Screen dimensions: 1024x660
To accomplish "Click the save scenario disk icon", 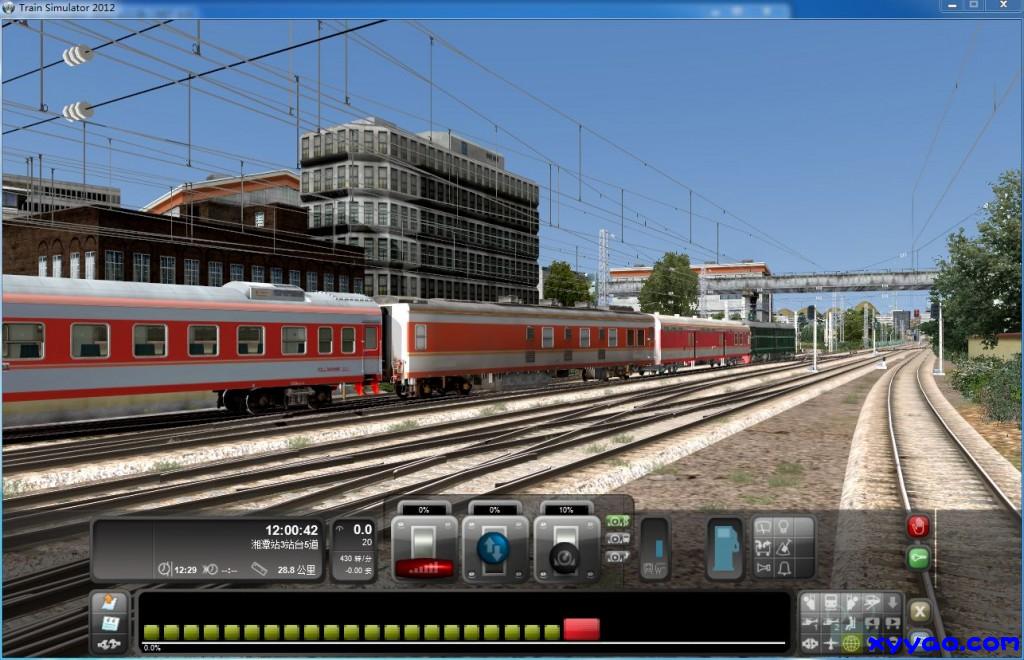I will tap(109, 623).
